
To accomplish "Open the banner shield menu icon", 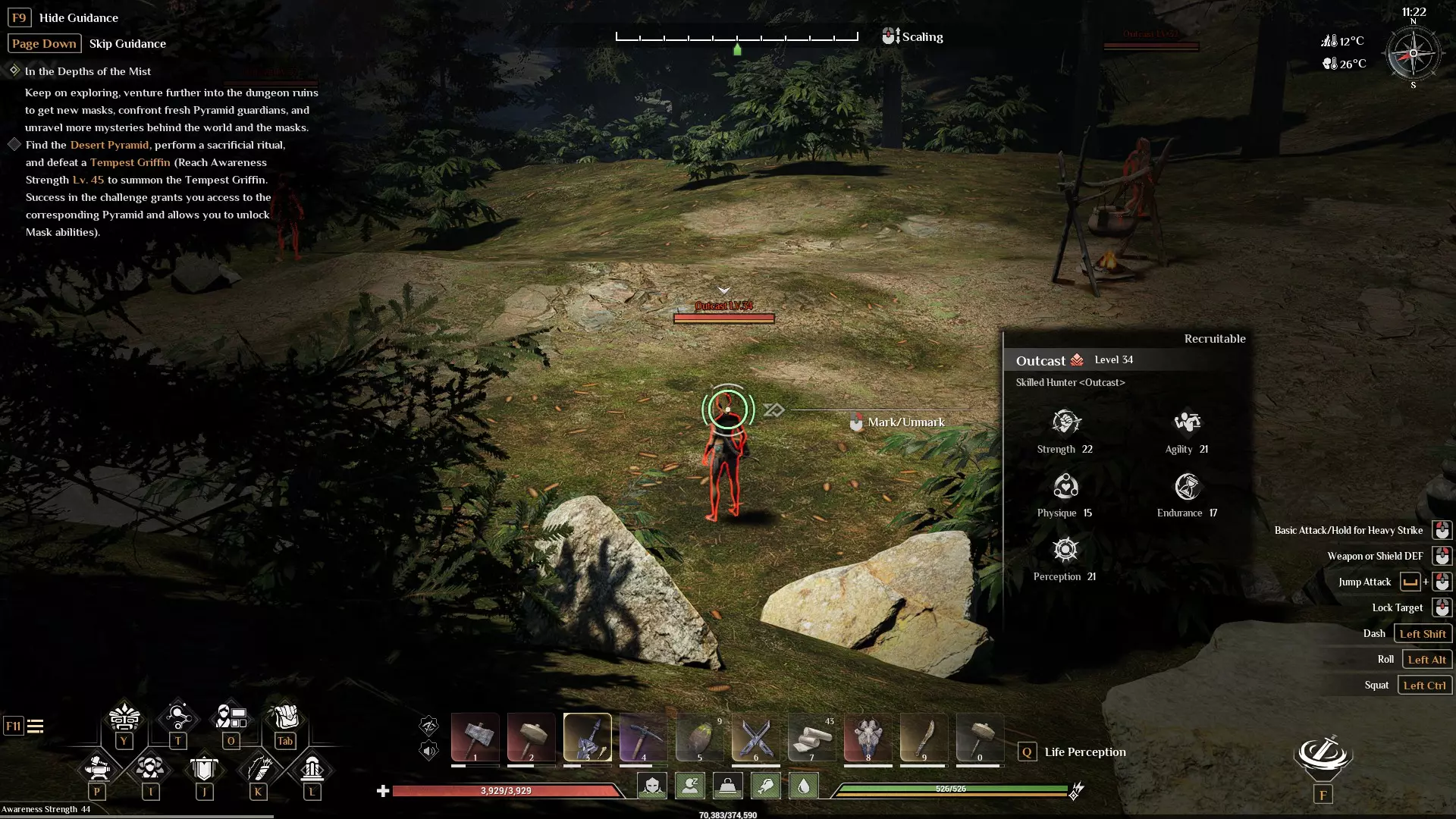I will pyautogui.click(x=204, y=768).
